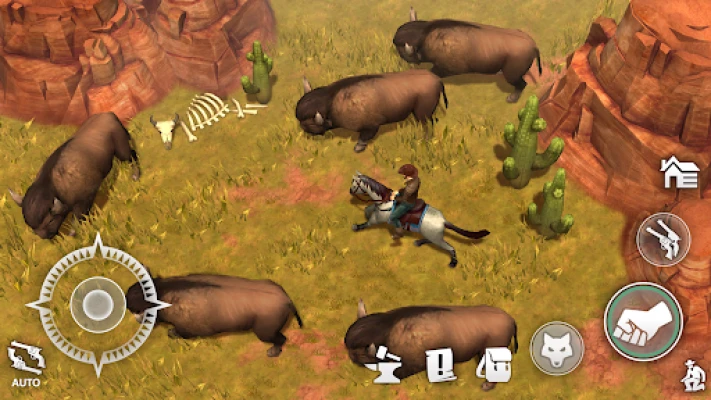Viewport: 711px width, 400px height.
Task: Toggle the AUTO revolvers mode
Action: pos(25,363)
